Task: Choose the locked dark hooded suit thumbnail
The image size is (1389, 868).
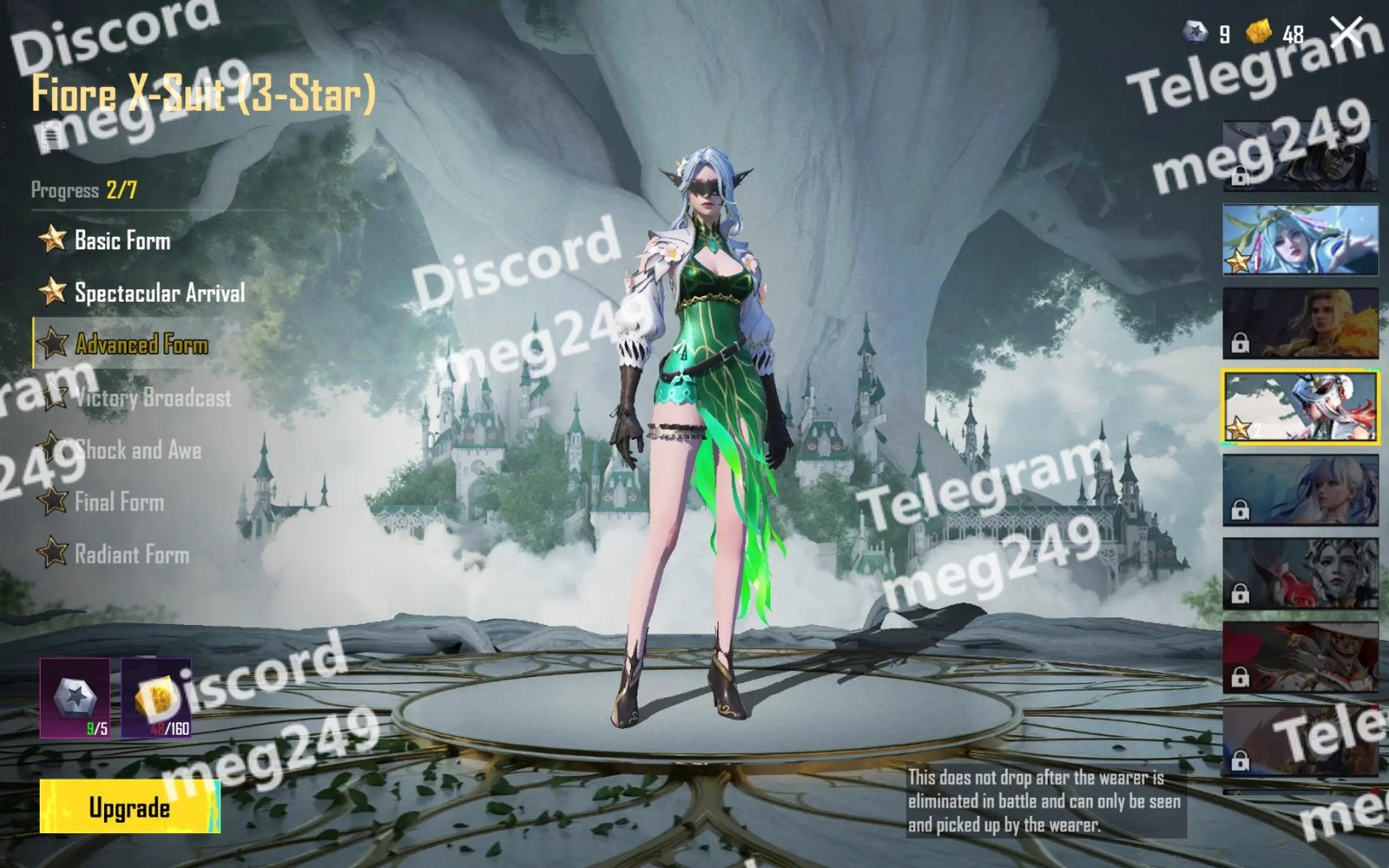Action: 1300,156
